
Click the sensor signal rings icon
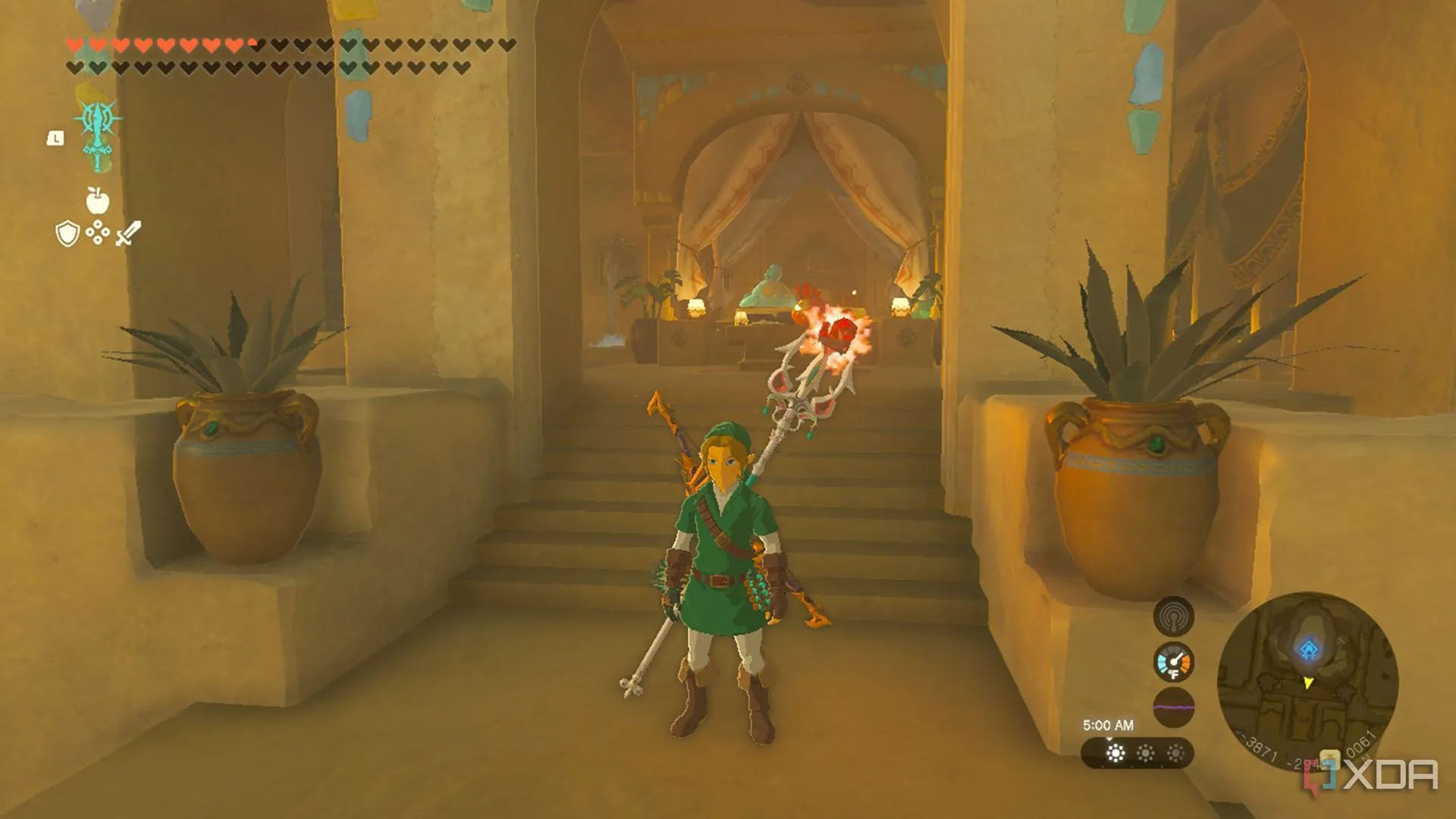coord(1173,617)
